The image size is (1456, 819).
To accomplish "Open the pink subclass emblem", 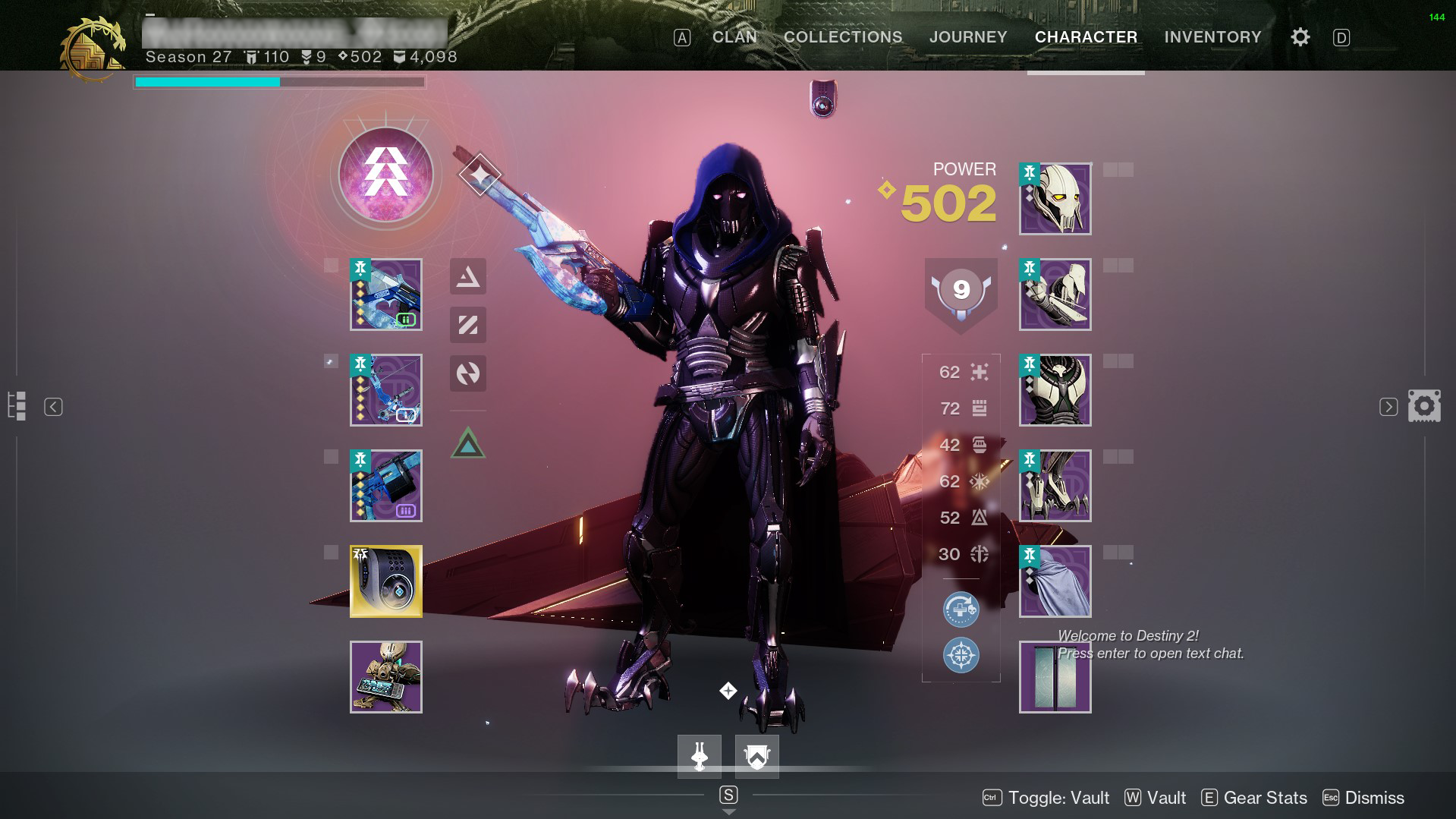I will click(385, 175).
